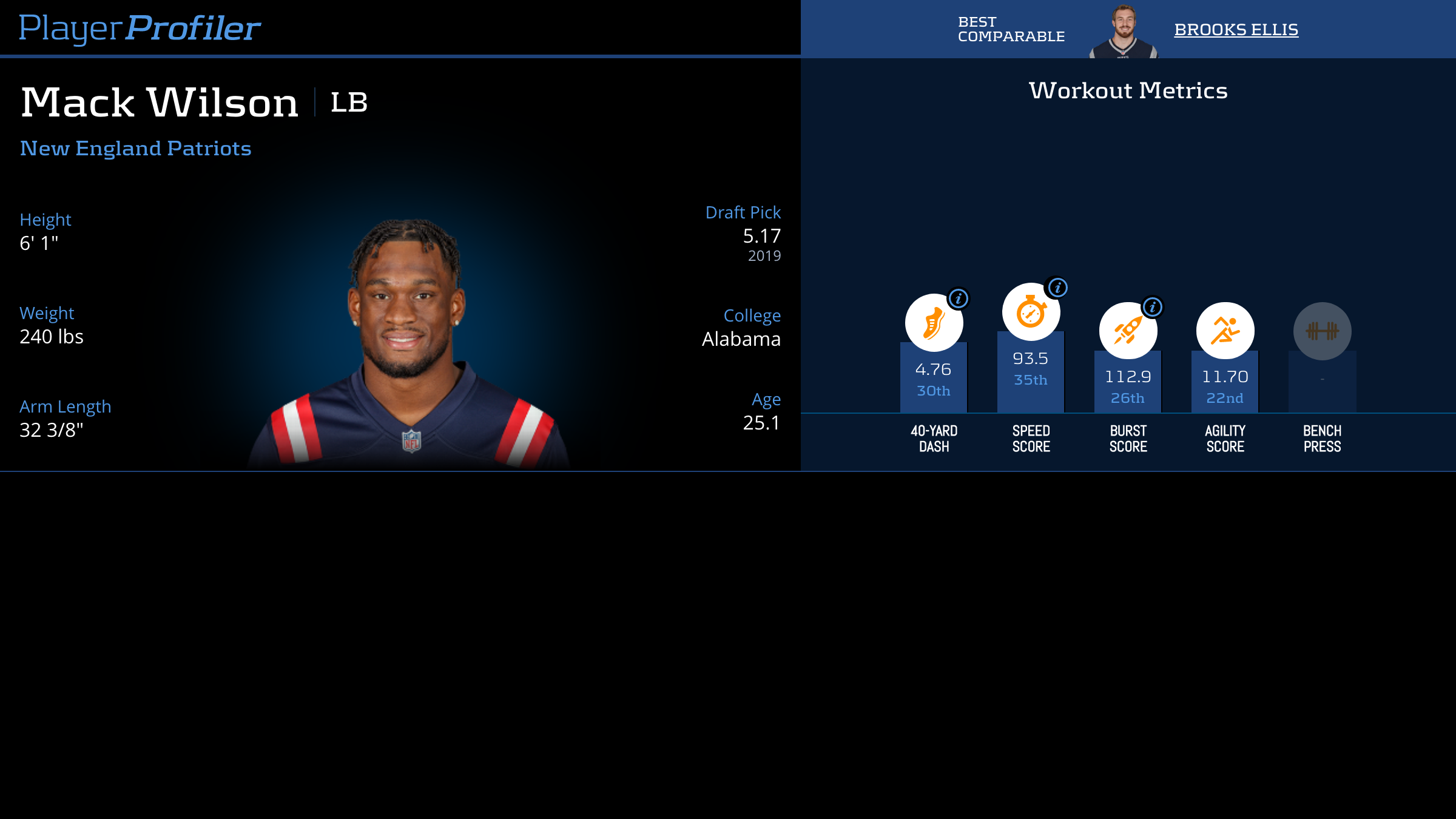Click the Burst Score rocket icon

pyautogui.click(x=1127, y=331)
